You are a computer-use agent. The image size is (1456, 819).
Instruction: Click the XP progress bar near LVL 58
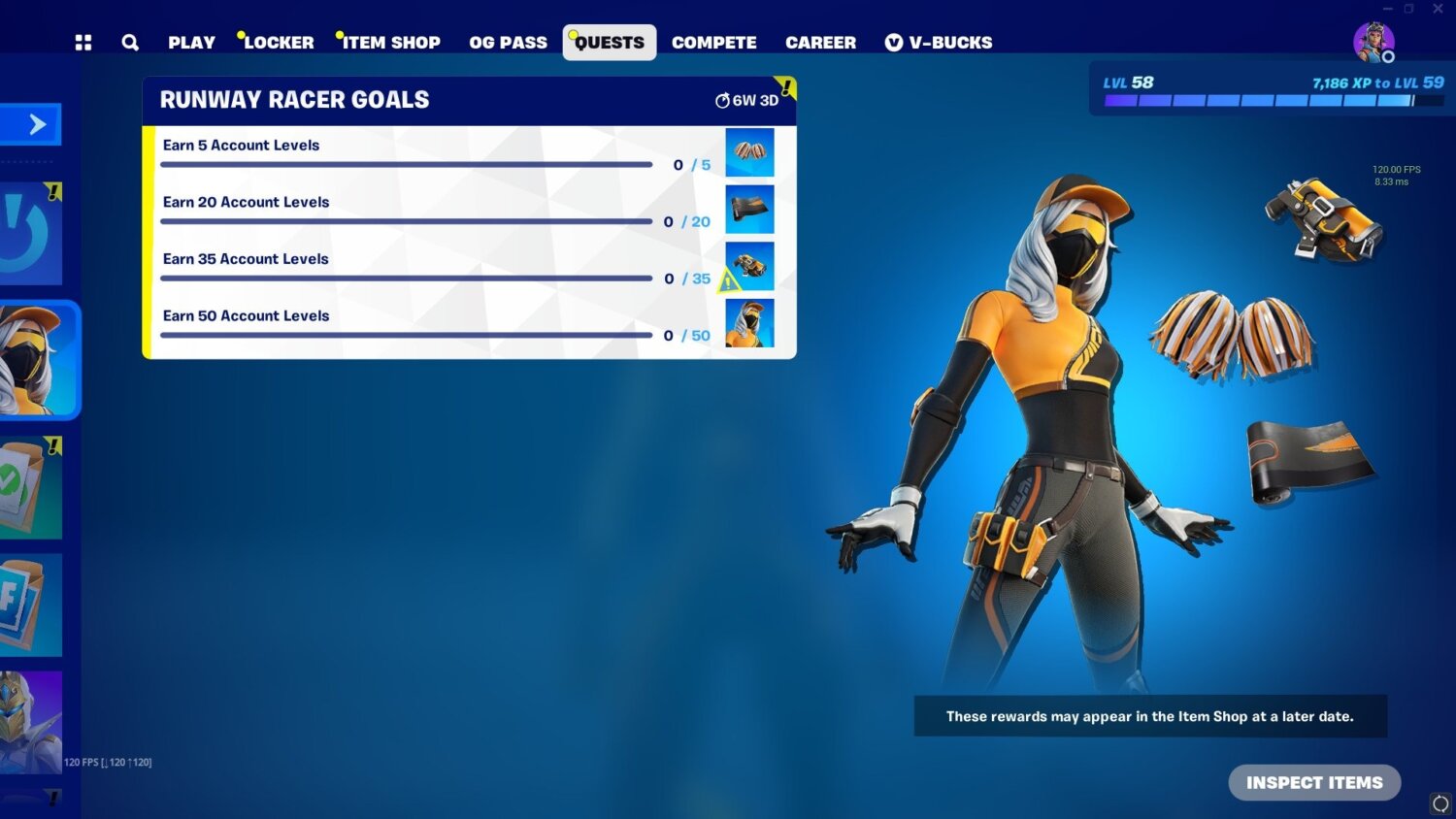point(1272,97)
